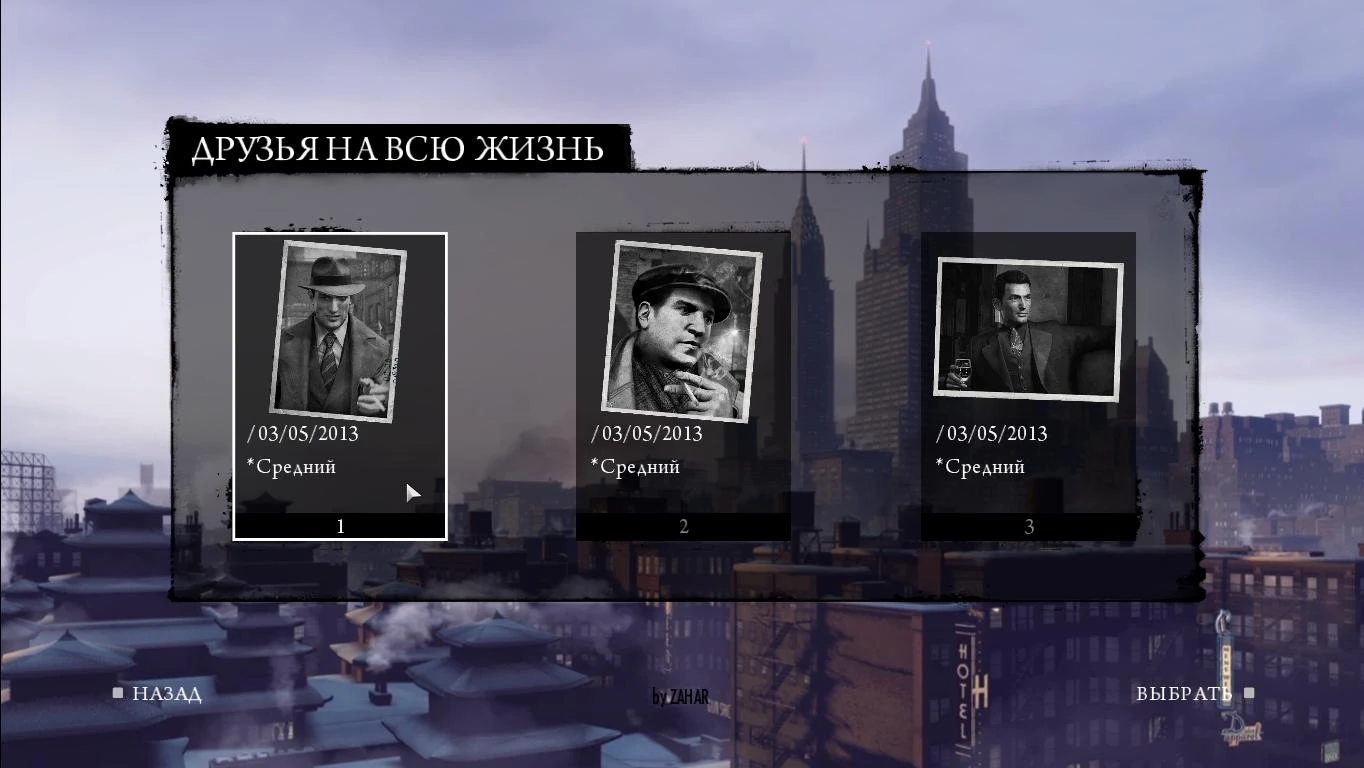Select save slot numbered 3

tap(1028, 525)
